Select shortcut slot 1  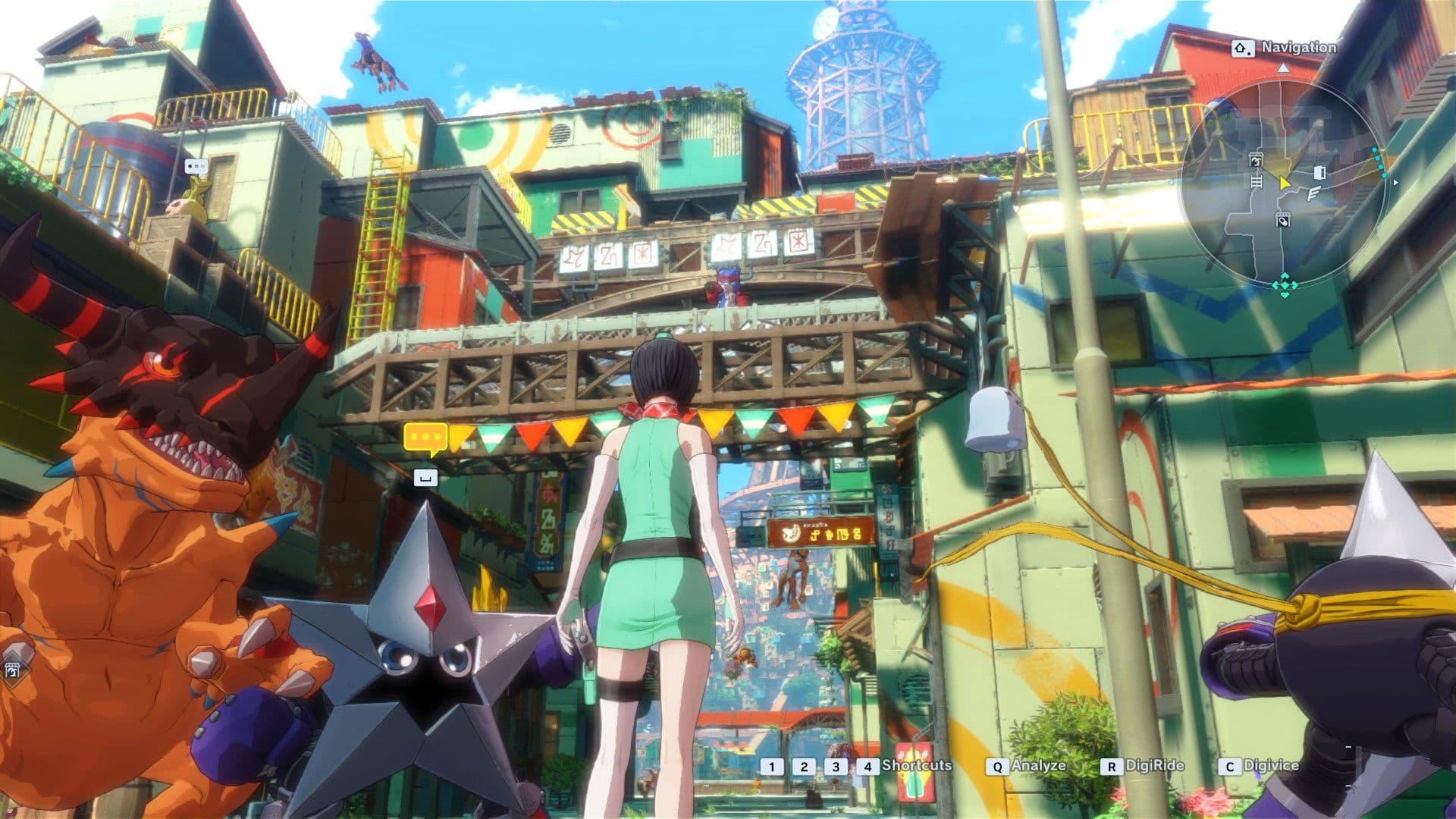[x=772, y=767]
